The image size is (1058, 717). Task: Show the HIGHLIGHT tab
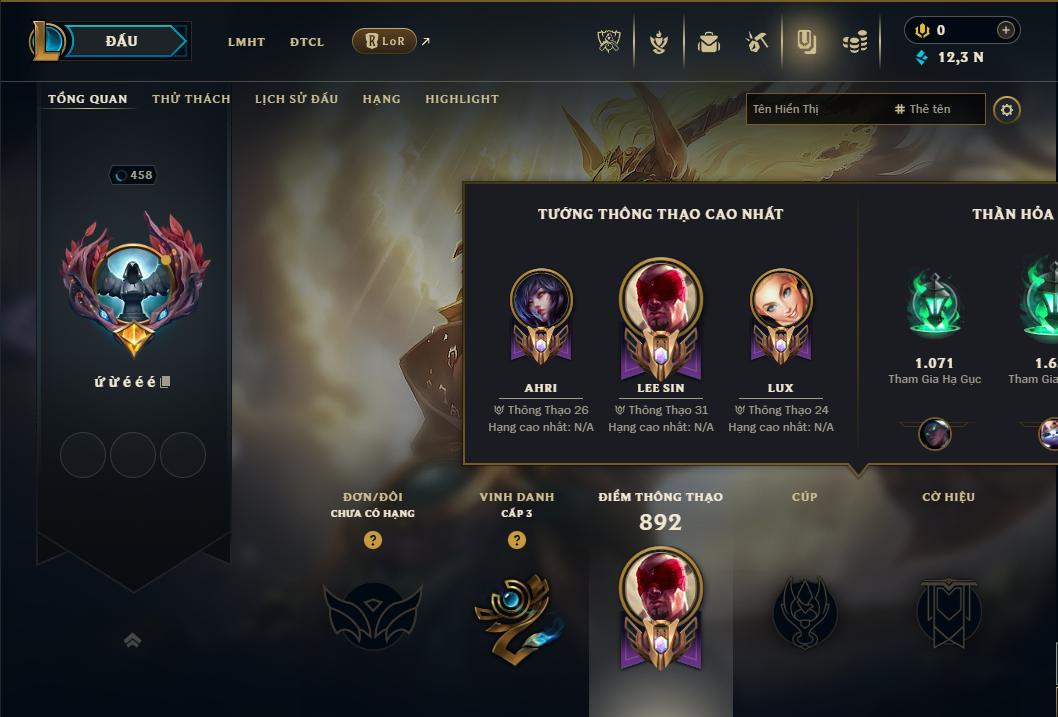461,99
